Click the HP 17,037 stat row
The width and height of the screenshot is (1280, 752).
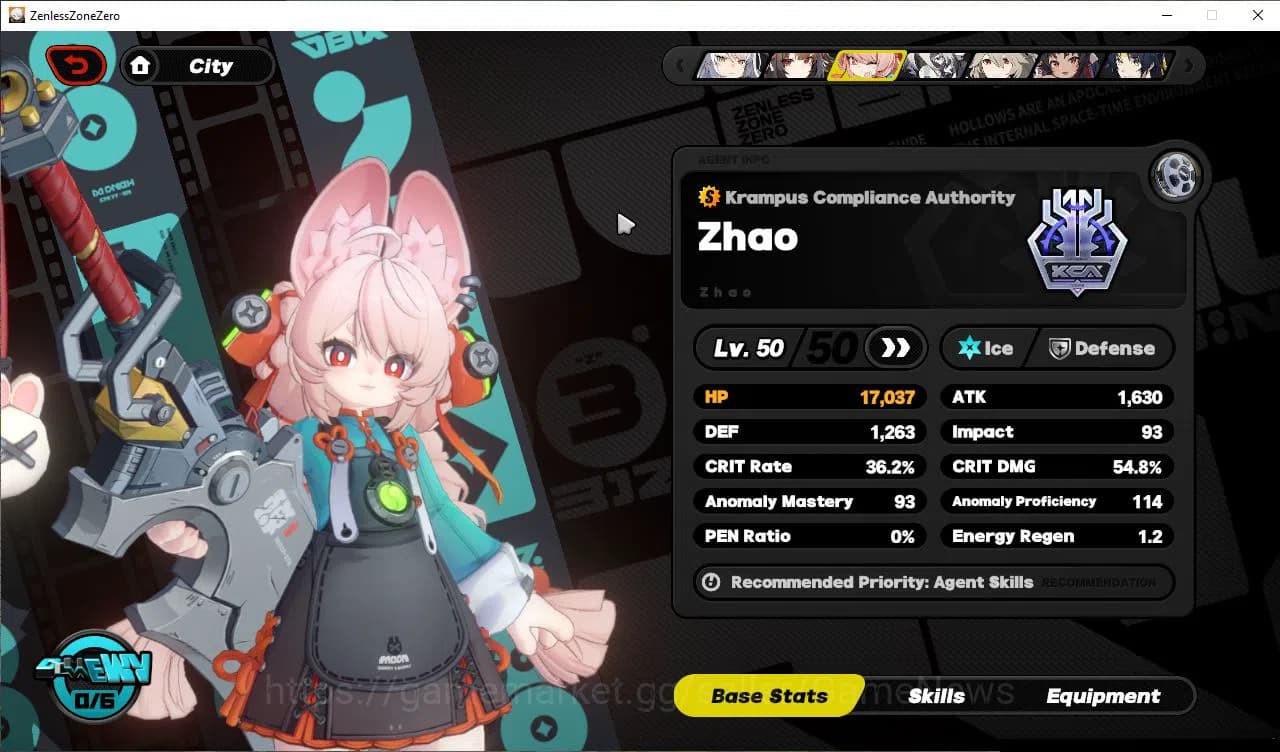pyautogui.click(x=809, y=397)
